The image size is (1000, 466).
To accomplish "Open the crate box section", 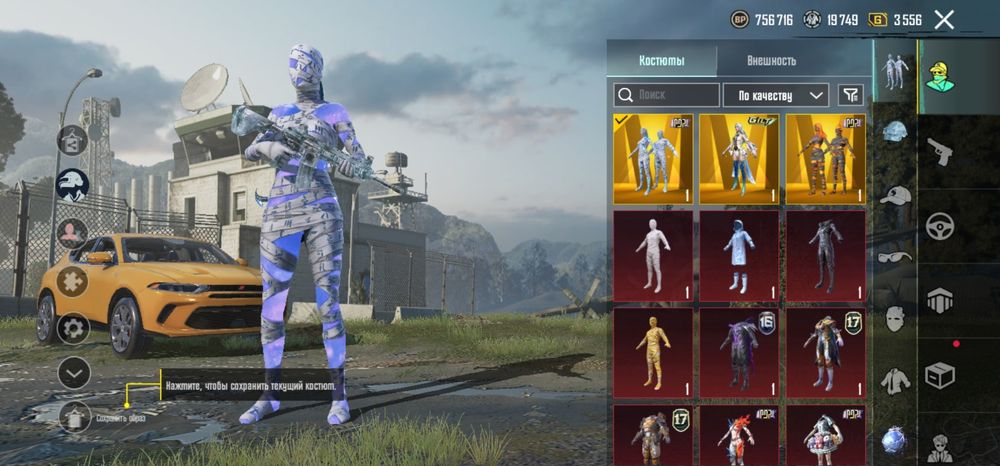I will coord(940,374).
